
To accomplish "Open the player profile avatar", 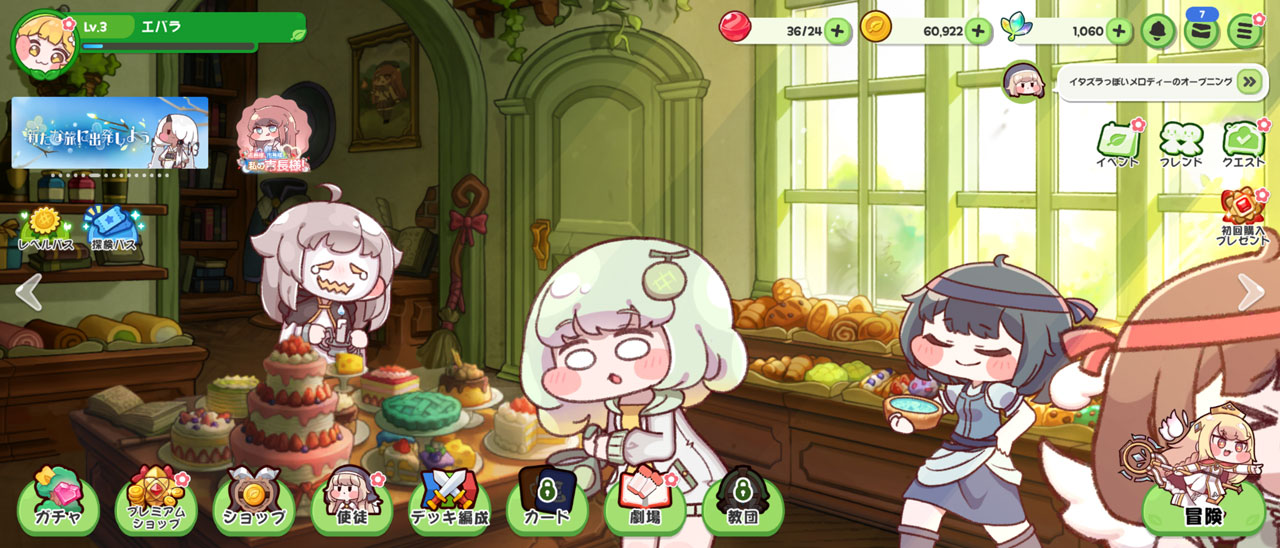I will (44, 43).
